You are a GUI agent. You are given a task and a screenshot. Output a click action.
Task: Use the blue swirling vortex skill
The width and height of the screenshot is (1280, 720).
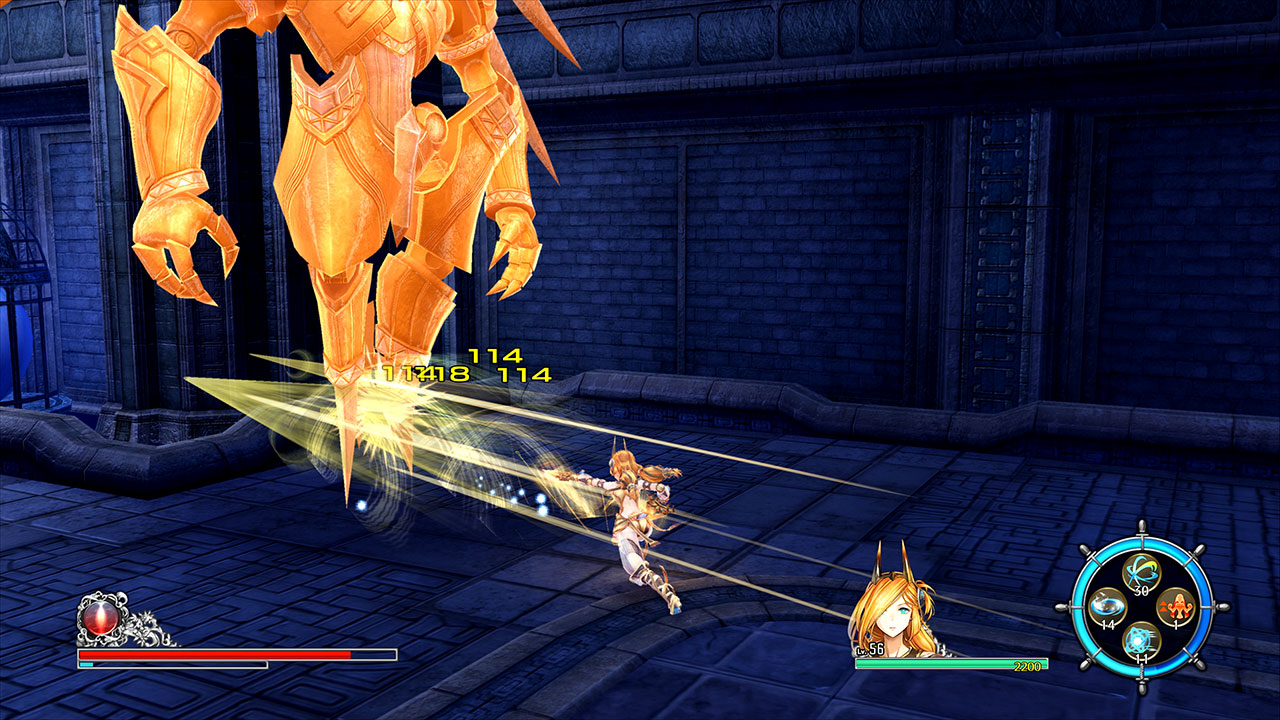[x=1107, y=606]
